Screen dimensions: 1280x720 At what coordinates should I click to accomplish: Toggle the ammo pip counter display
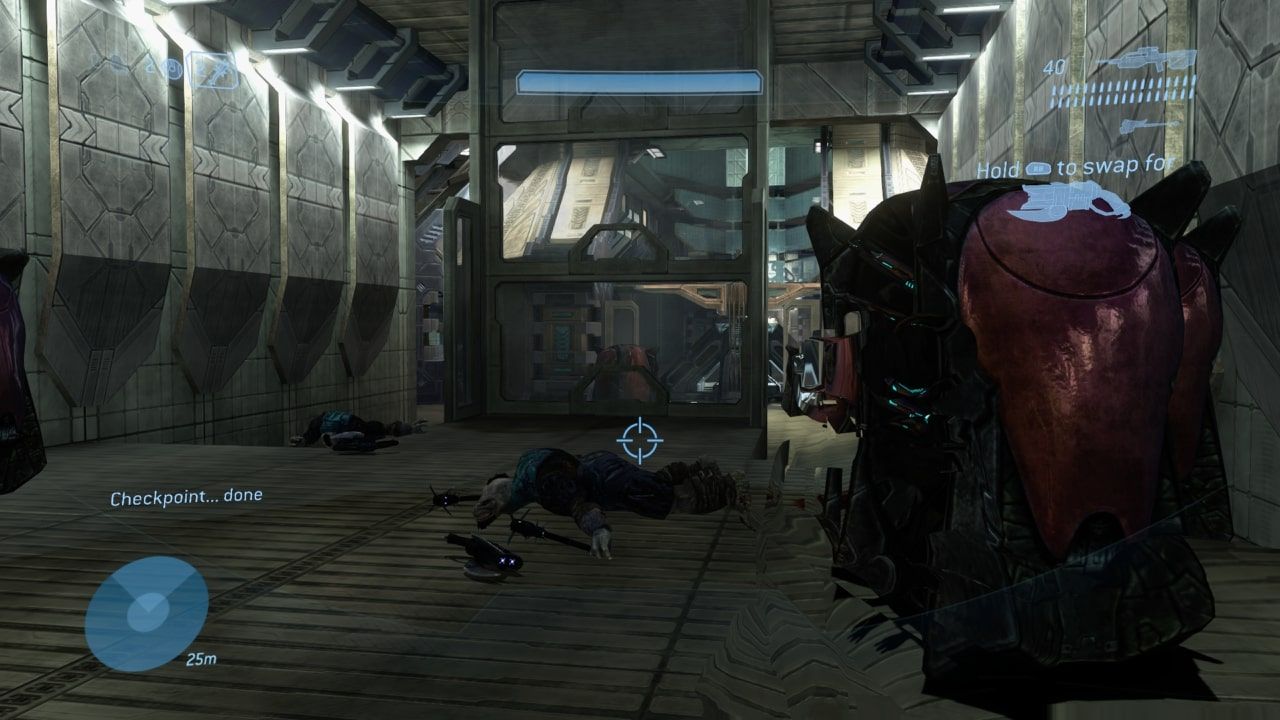(x=1125, y=92)
